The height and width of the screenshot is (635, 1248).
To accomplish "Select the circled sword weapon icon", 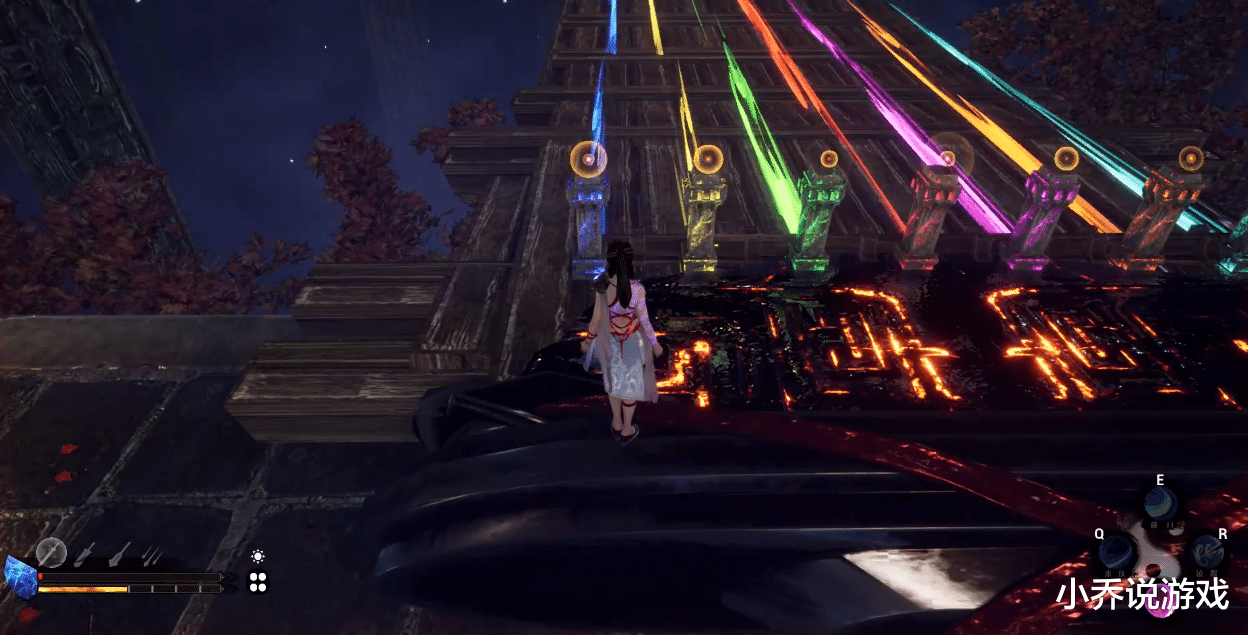I will [x=51, y=552].
